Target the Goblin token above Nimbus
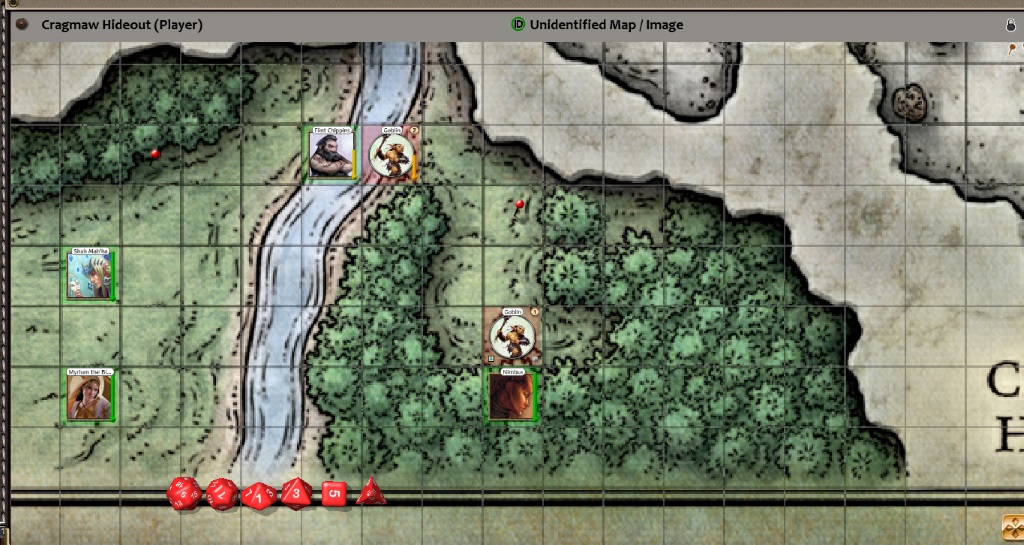 click(x=512, y=336)
